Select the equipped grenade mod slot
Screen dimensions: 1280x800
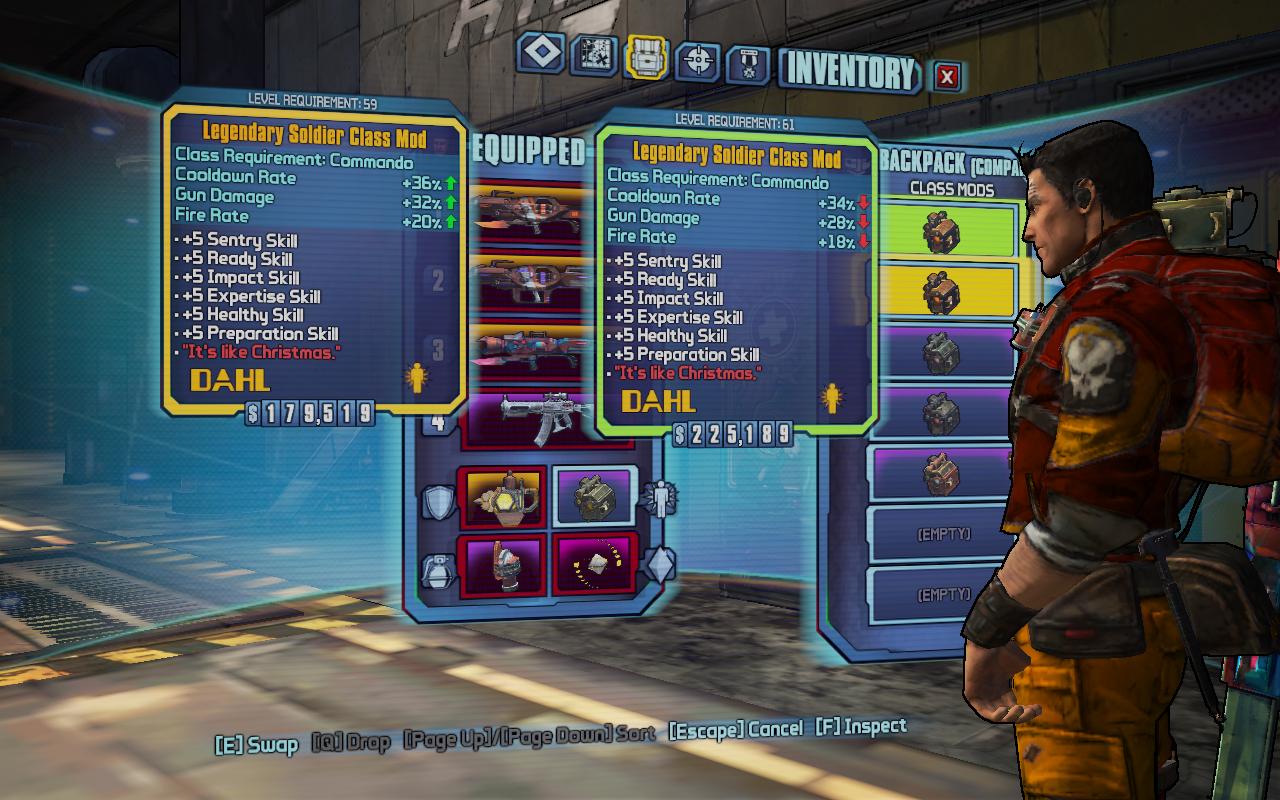point(502,565)
